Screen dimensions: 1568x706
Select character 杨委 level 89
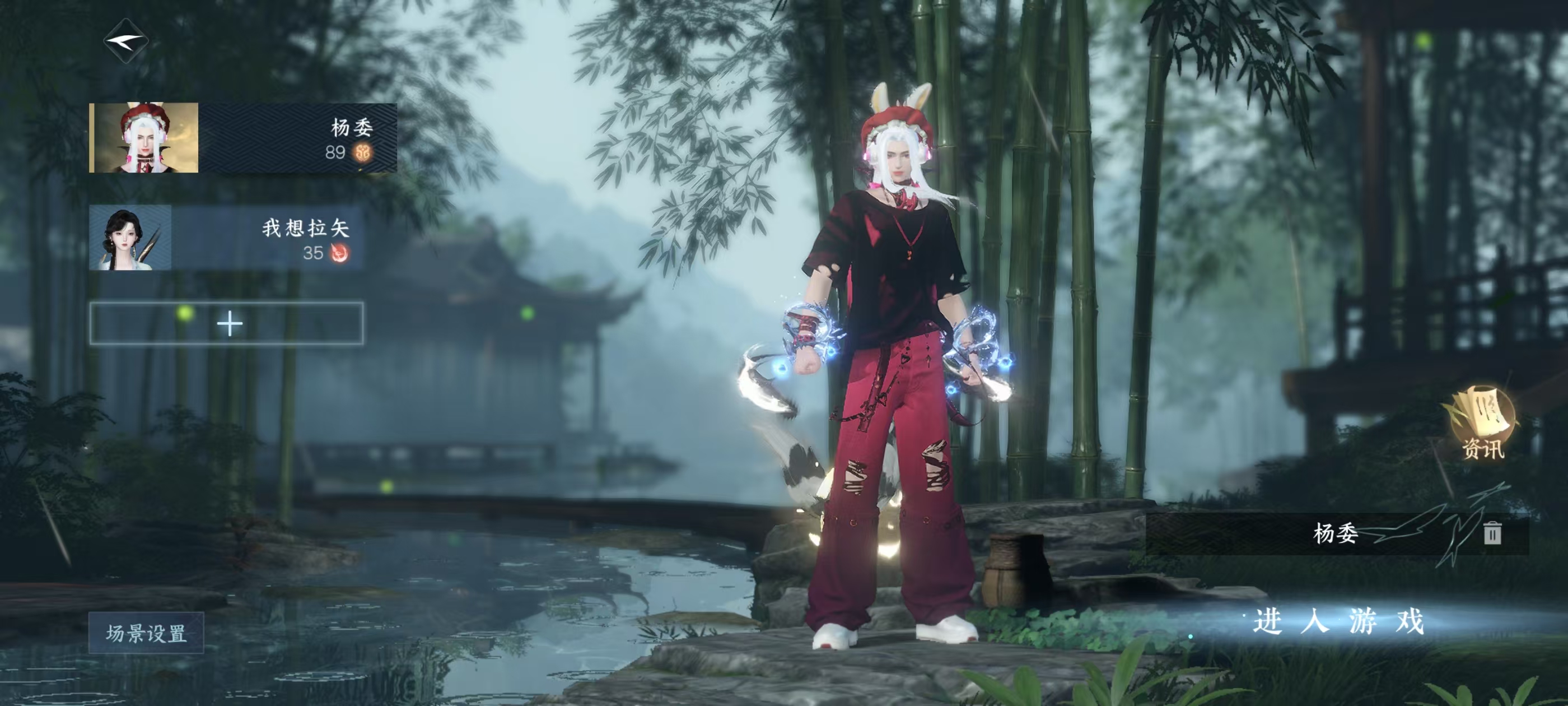(243, 138)
